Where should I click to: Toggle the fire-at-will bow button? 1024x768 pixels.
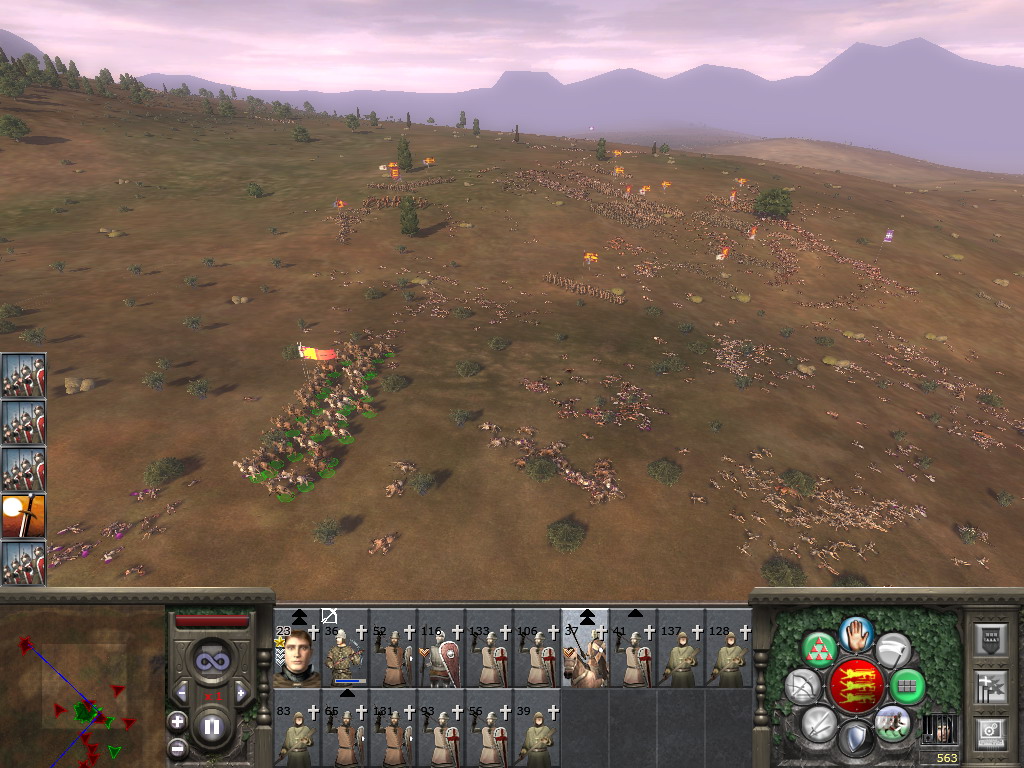coord(802,687)
